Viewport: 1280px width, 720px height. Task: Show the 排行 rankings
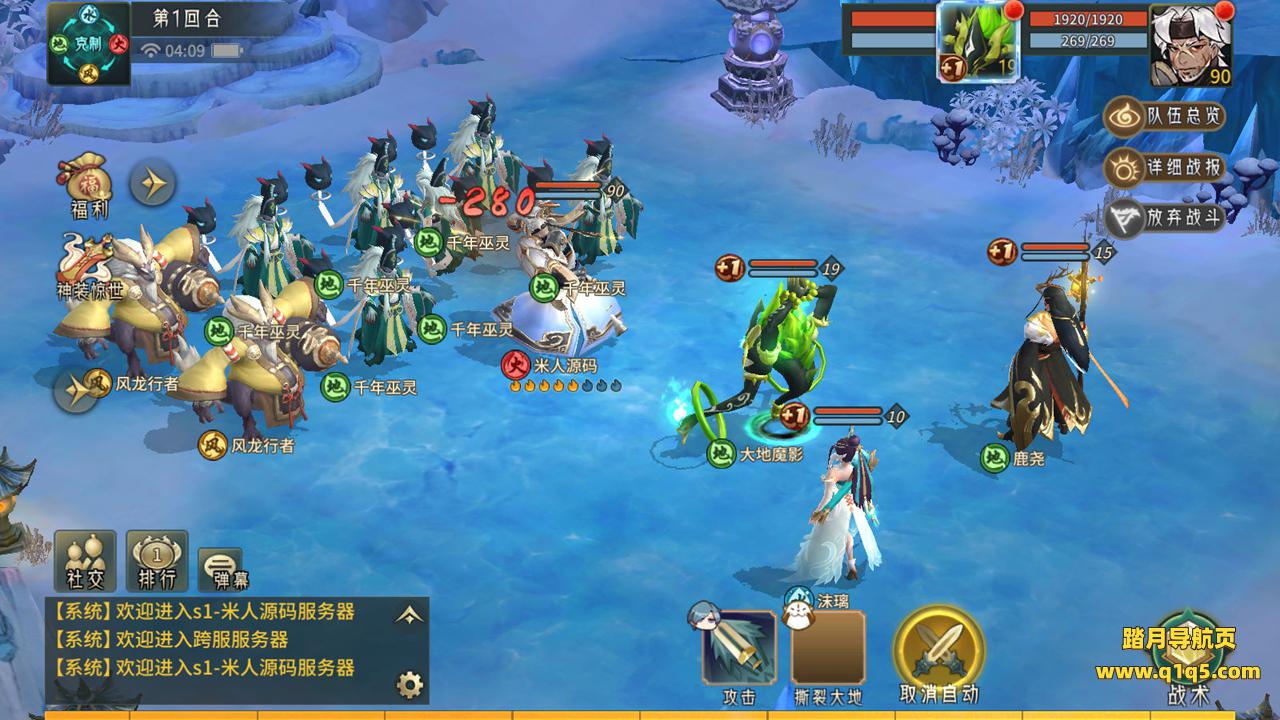click(156, 559)
